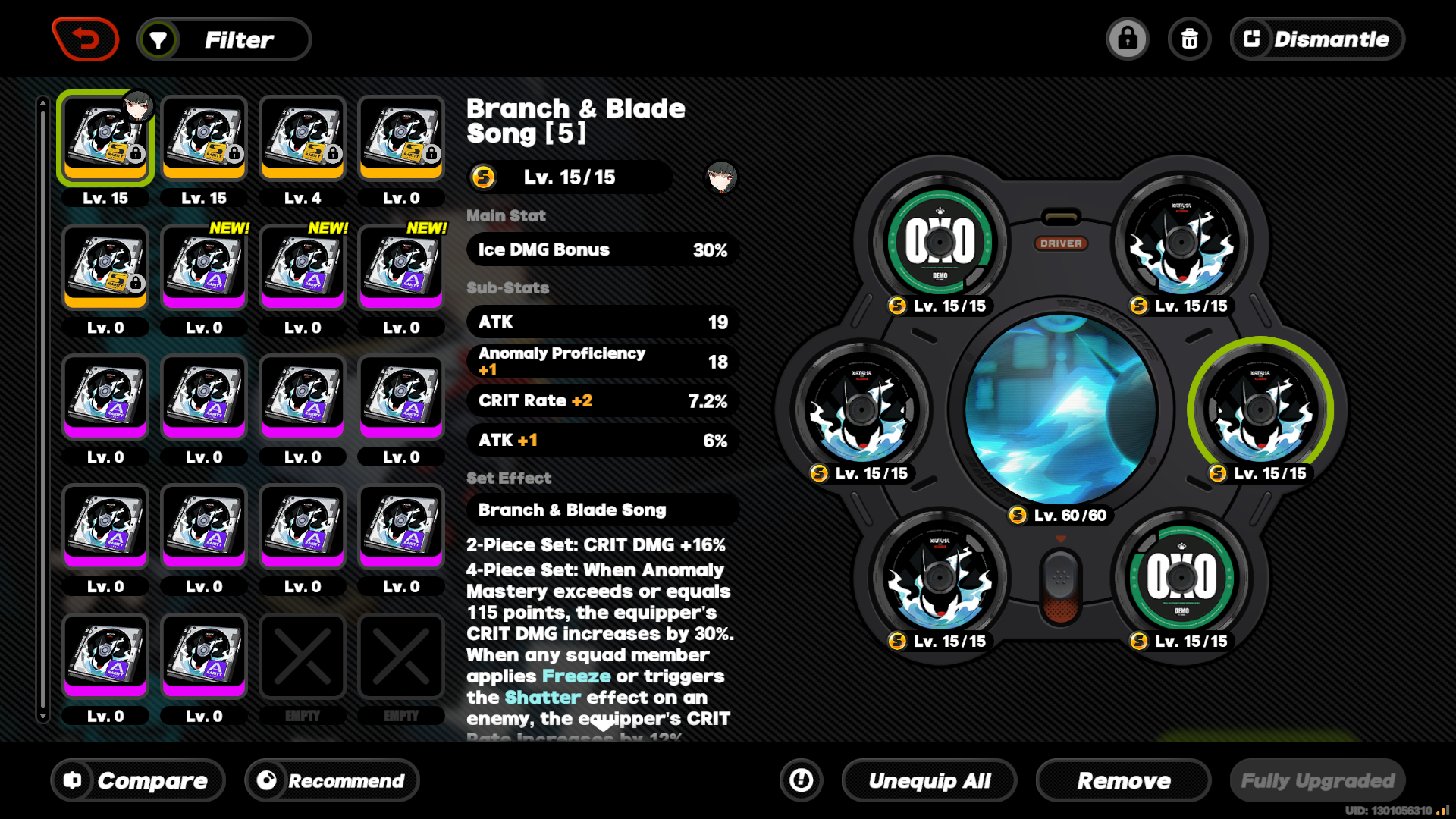Open the Filter options

pos(224,39)
